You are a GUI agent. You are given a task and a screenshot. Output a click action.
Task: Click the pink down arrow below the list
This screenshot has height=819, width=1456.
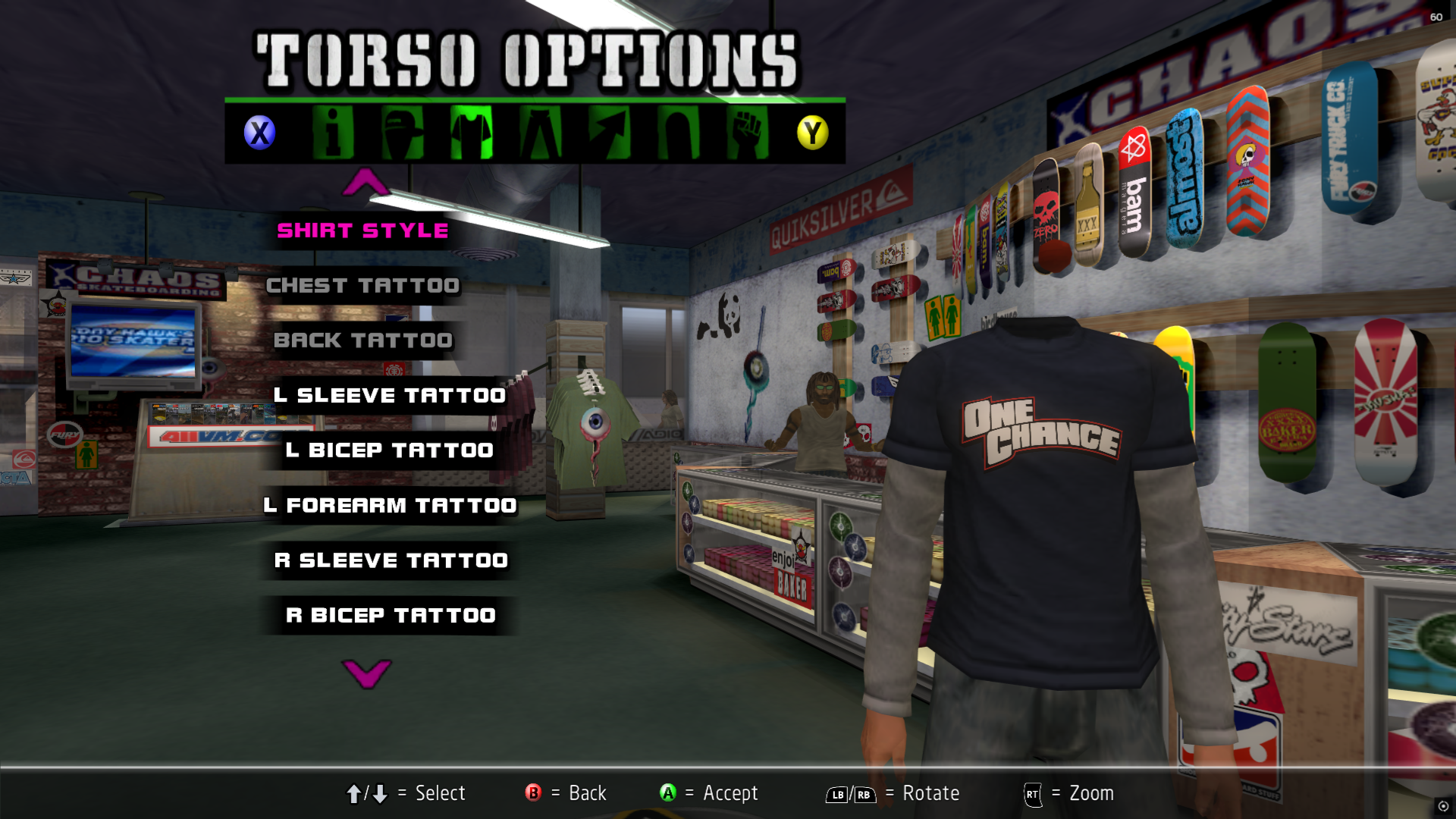(x=366, y=673)
